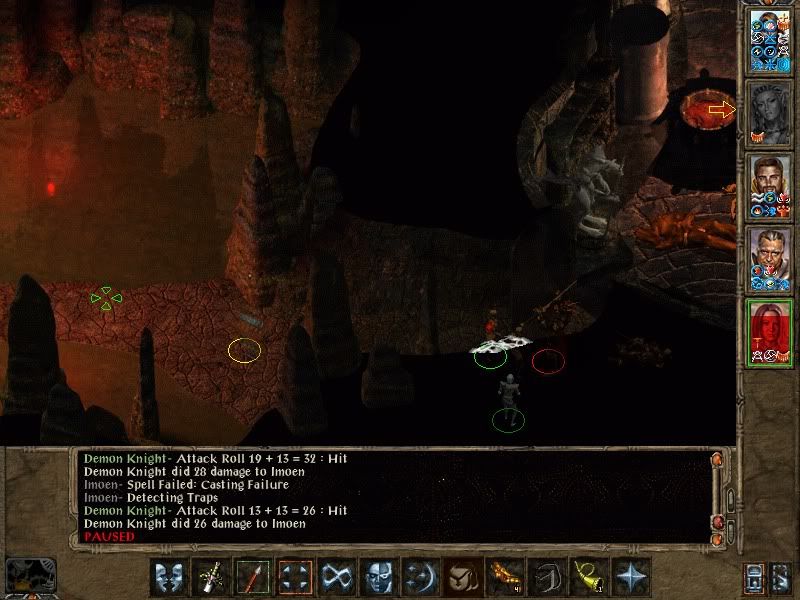Use the crescent moon ability button

[x=418, y=577]
